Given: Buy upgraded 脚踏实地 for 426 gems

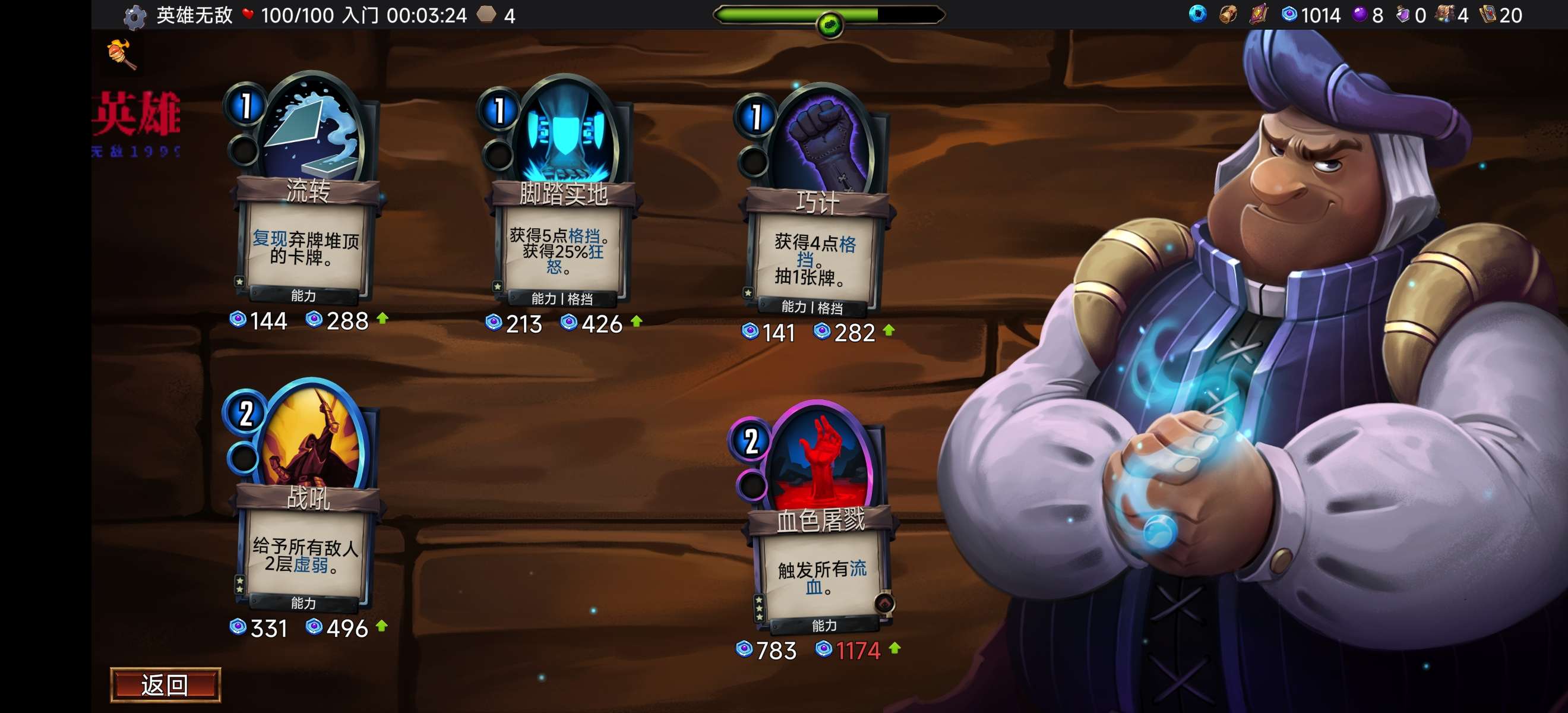Looking at the screenshot, I should pos(600,323).
